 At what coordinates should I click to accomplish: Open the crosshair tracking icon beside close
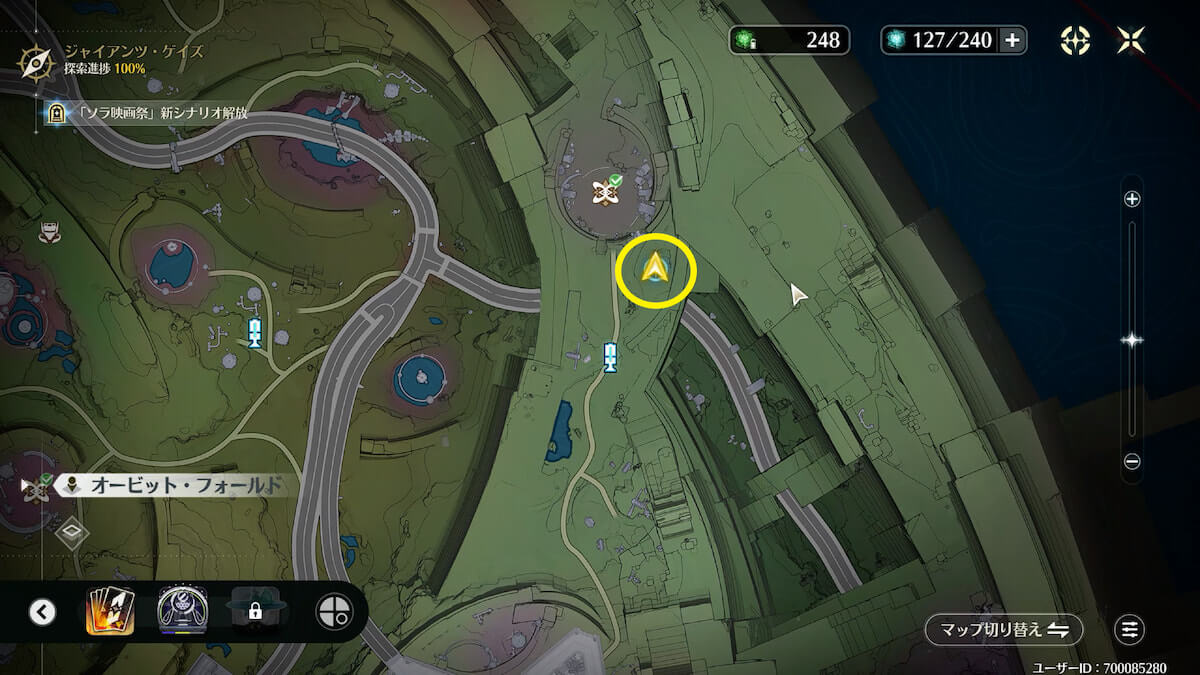[1075, 40]
